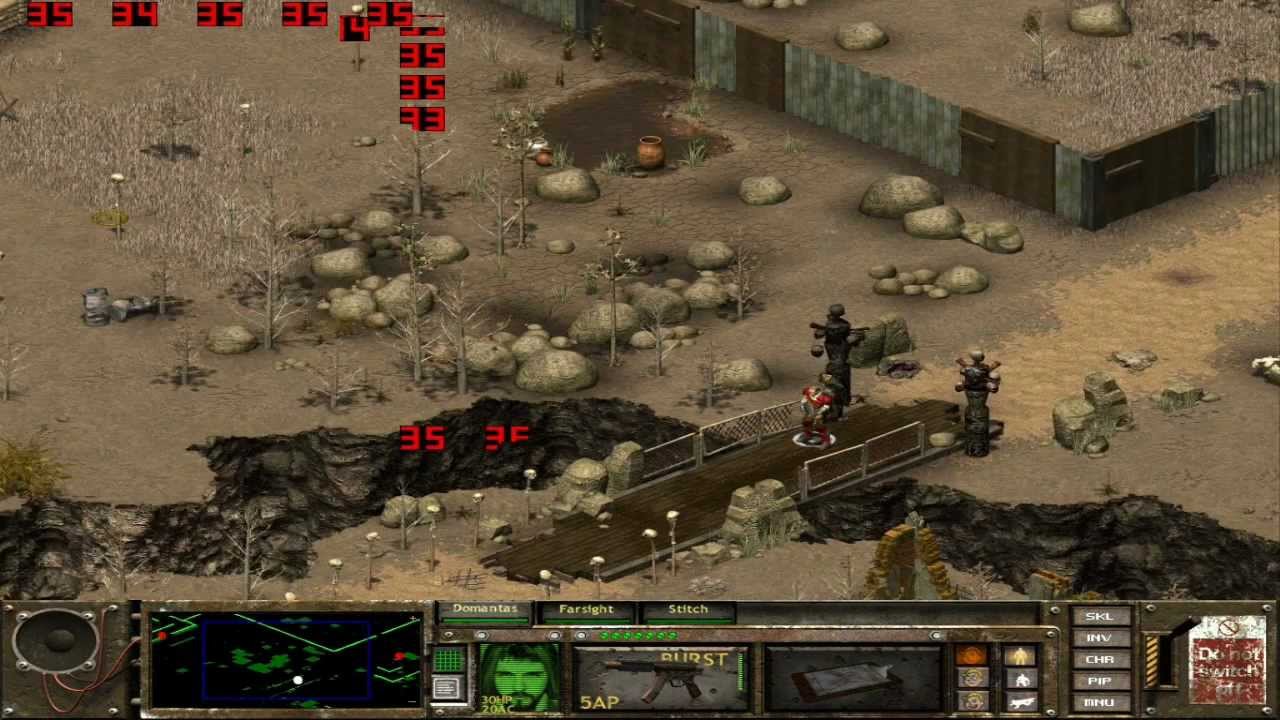Open the small grid map icon beside the portrait
Image resolution: width=1280 pixels, height=720 pixels.
pos(448,660)
